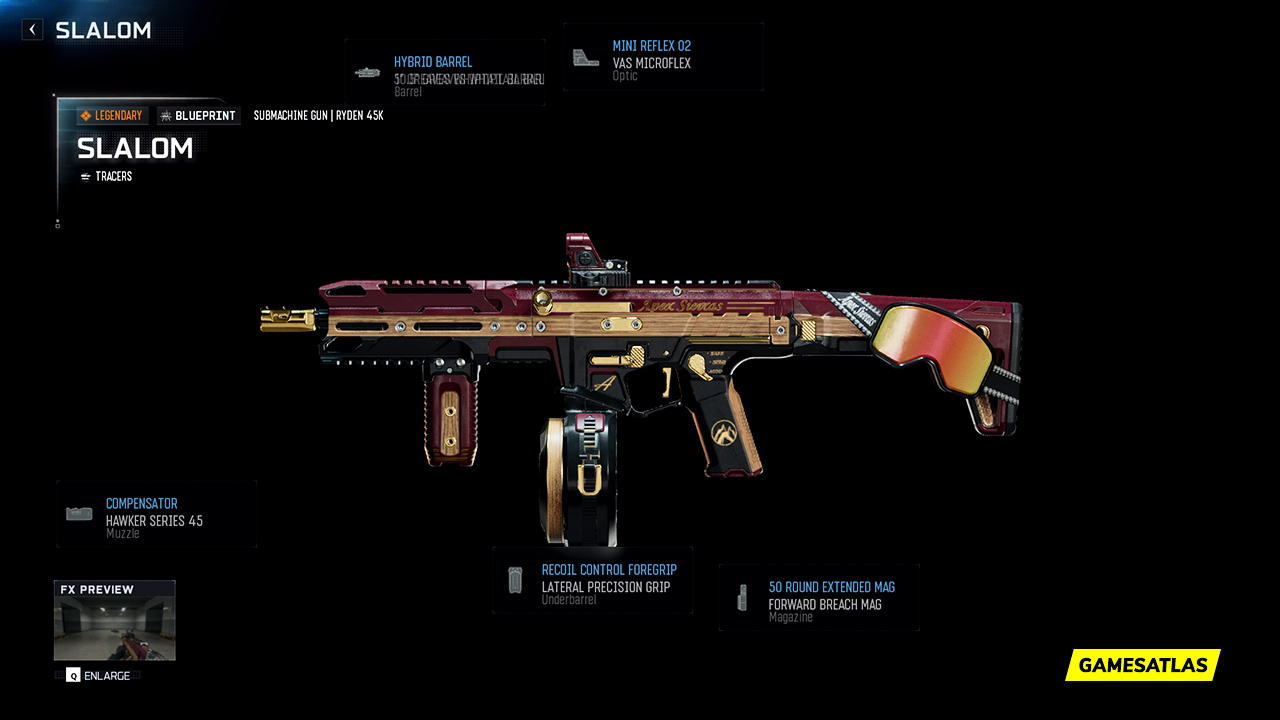
Task: Click the Tracers indicator icon
Action: coord(84,176)
